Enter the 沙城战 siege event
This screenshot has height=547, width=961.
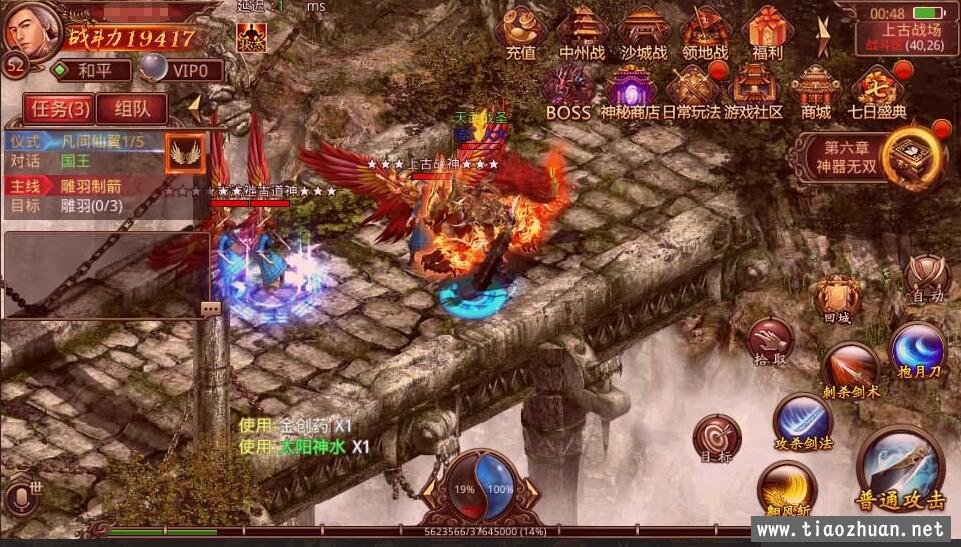coord(643,31)
